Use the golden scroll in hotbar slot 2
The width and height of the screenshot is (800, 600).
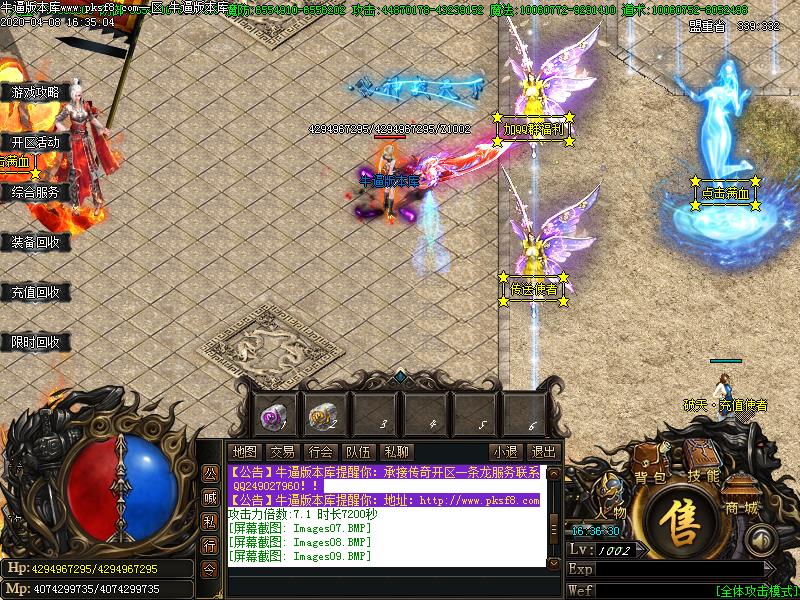point(323,412)
